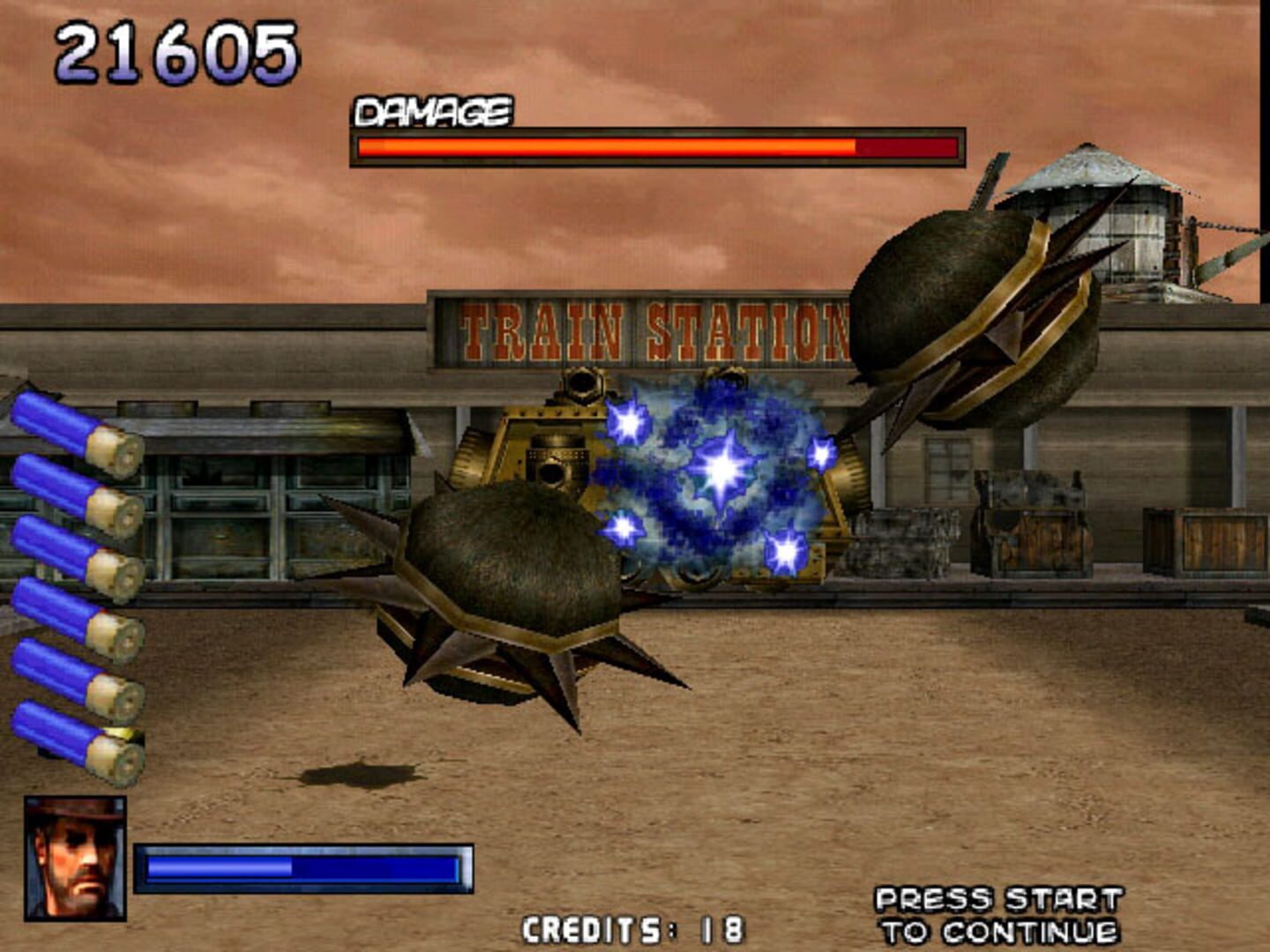Click the blue player health gauge
Screen dimensions: 1270x952
coord(304,868)
